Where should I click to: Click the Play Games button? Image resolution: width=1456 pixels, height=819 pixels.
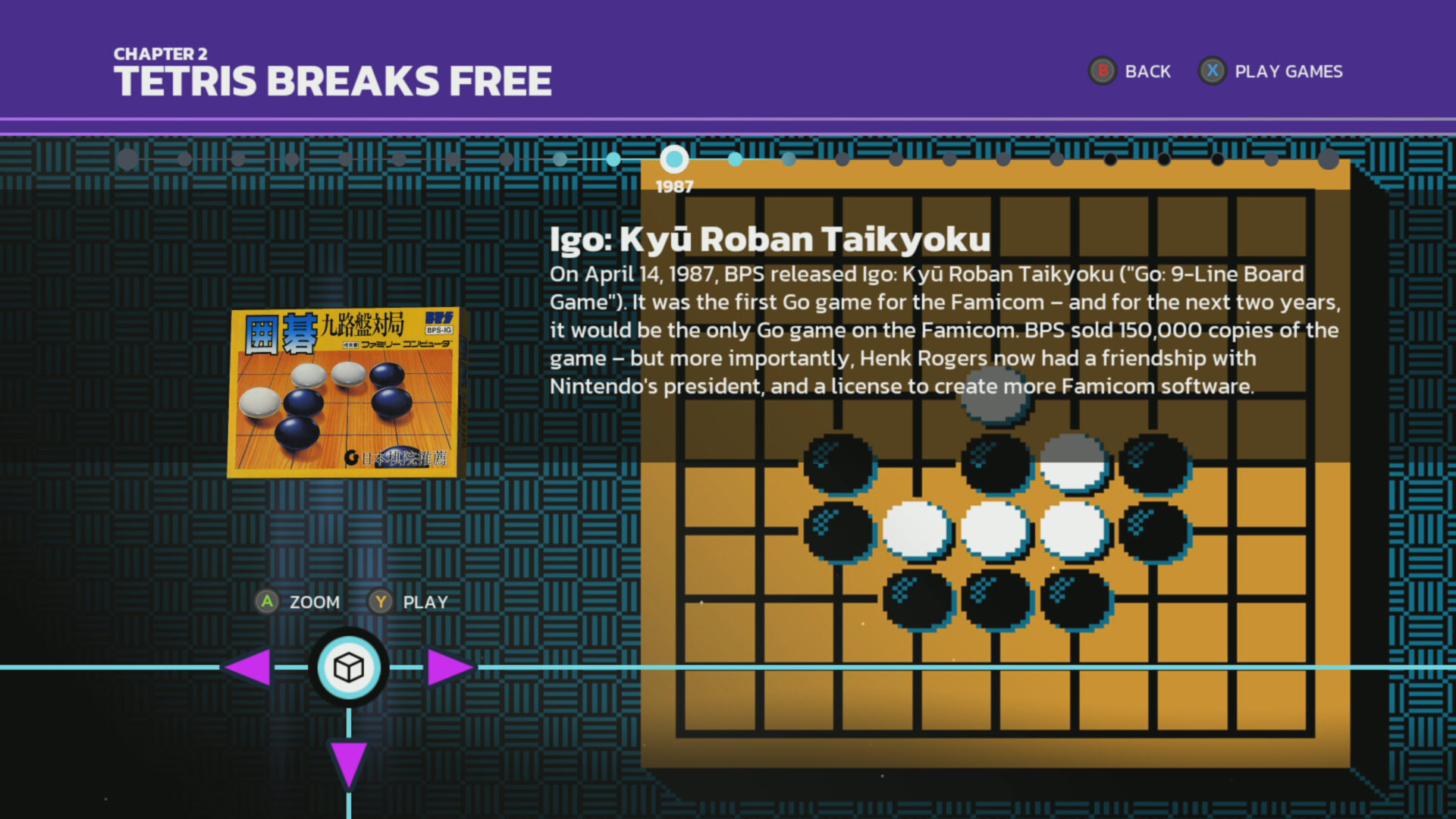pyautogui.click(x=1289, y=71)
